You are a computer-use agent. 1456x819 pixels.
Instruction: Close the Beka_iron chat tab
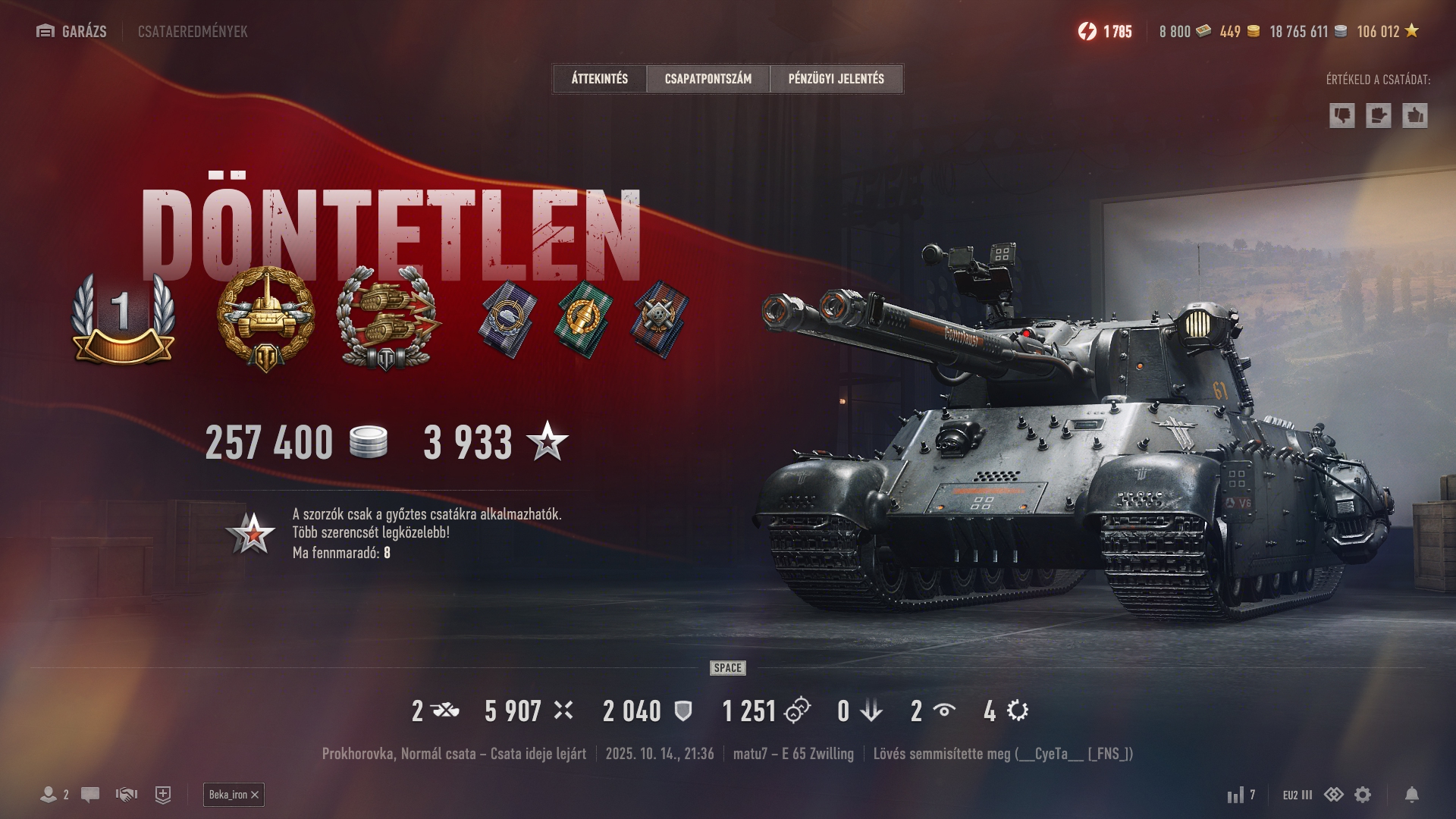[x=255, y=795]
